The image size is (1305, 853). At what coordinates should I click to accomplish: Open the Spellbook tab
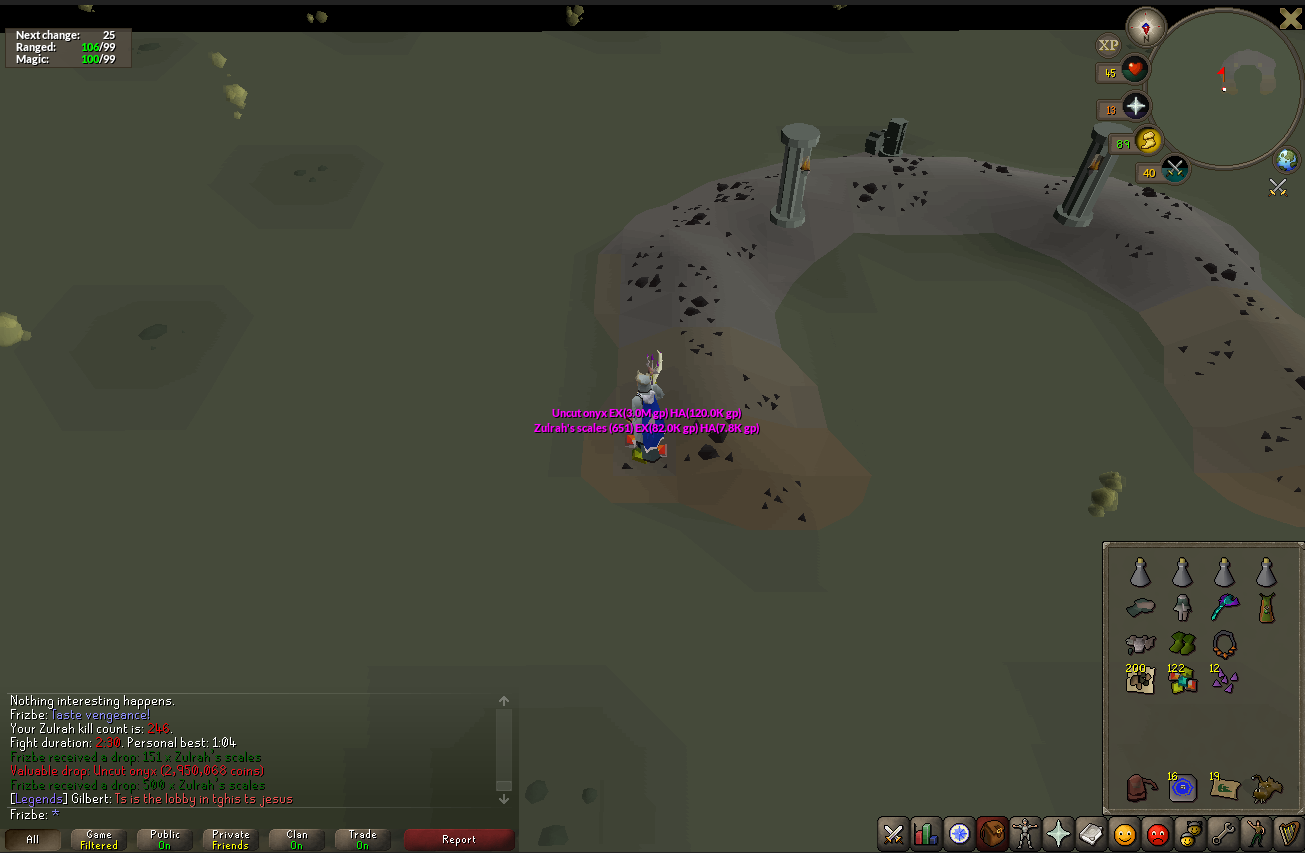pos(1090,833)
